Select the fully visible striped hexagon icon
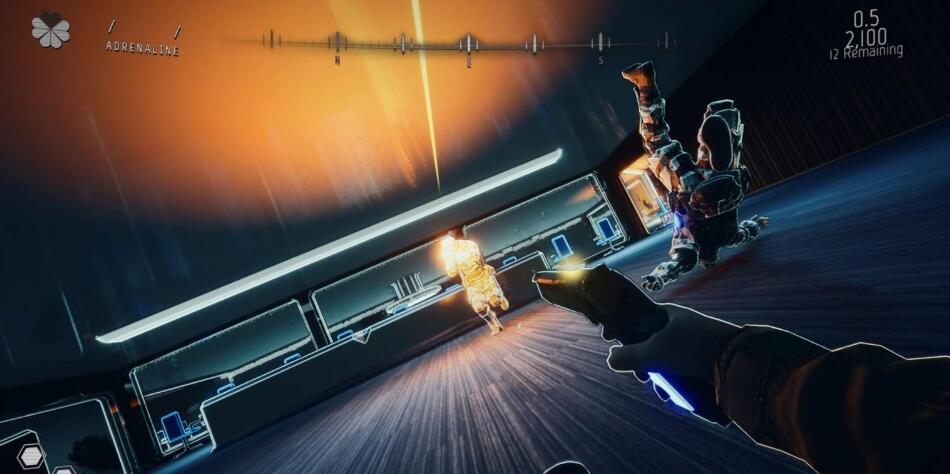 coord(31,457)
